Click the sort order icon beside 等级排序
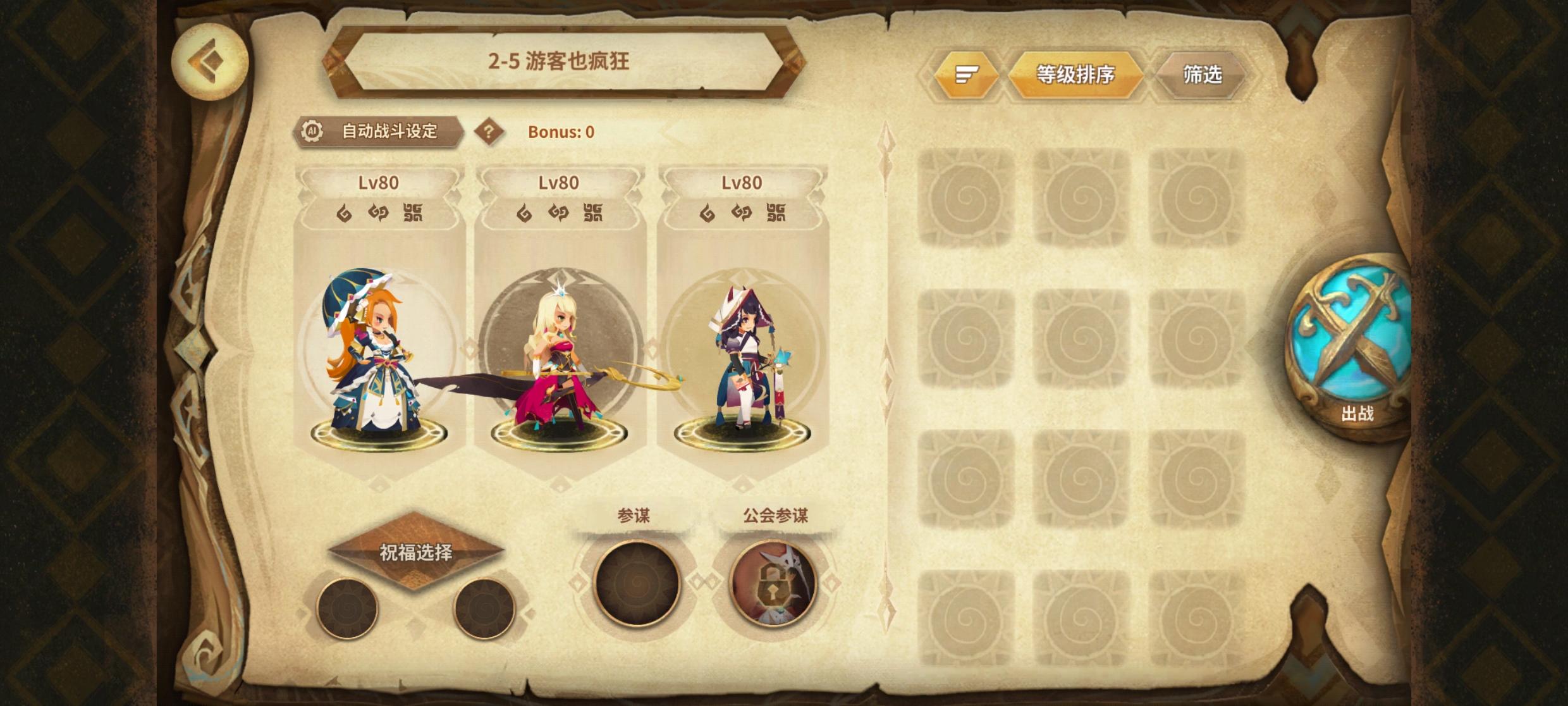The width and height of the screenshot is (1568, 706). pos(967,74)
